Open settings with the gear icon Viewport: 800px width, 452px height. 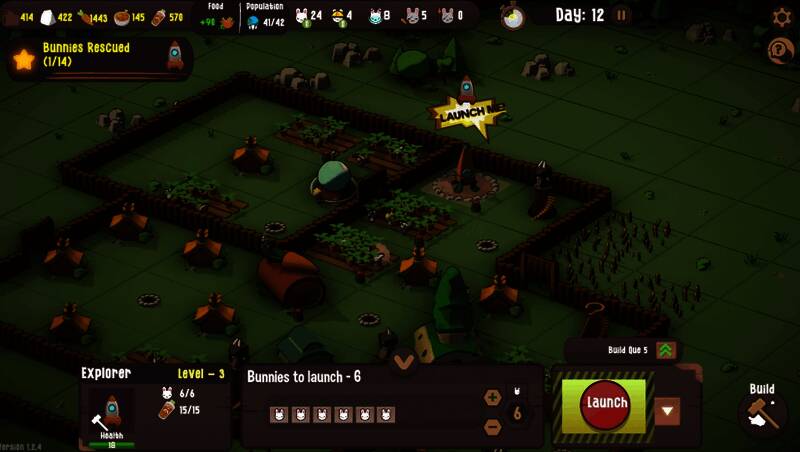pyautogui.click(x=782, y=17)
